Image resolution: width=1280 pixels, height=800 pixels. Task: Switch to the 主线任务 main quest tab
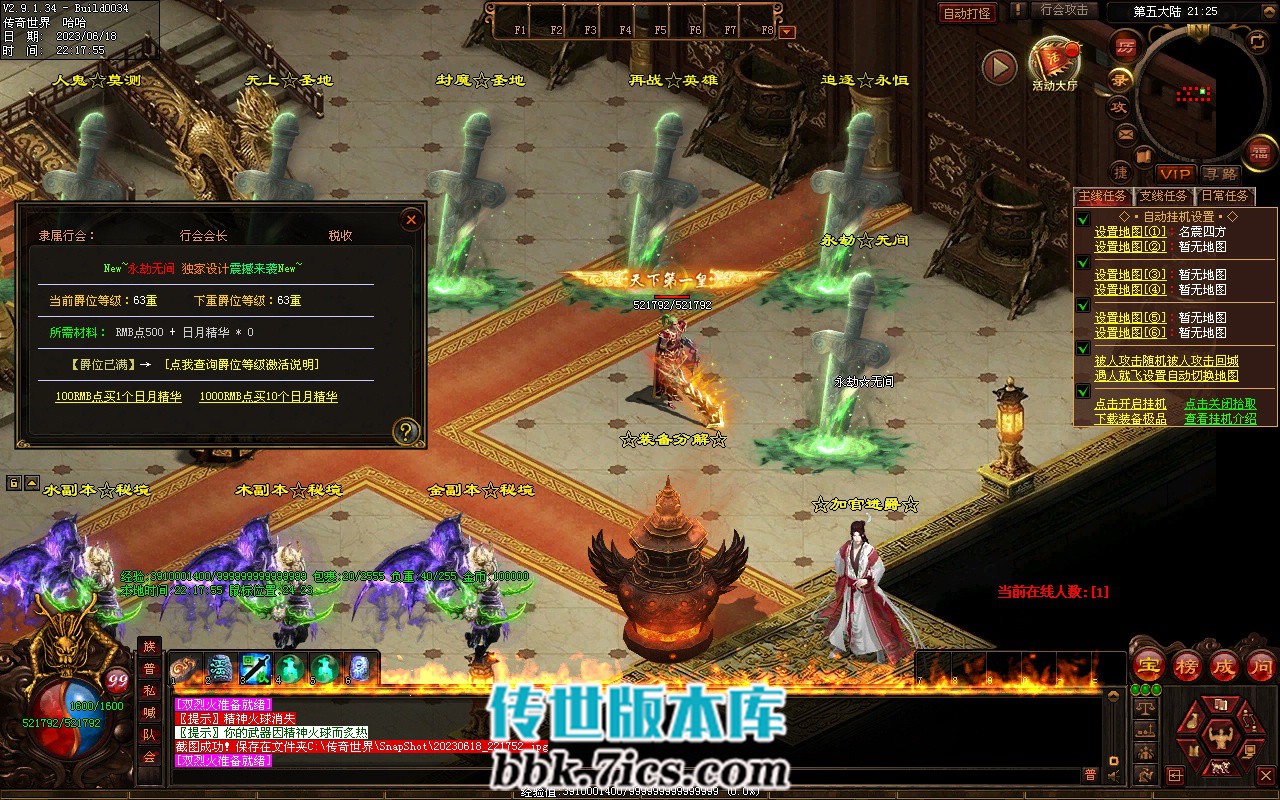pos(1102,196)
